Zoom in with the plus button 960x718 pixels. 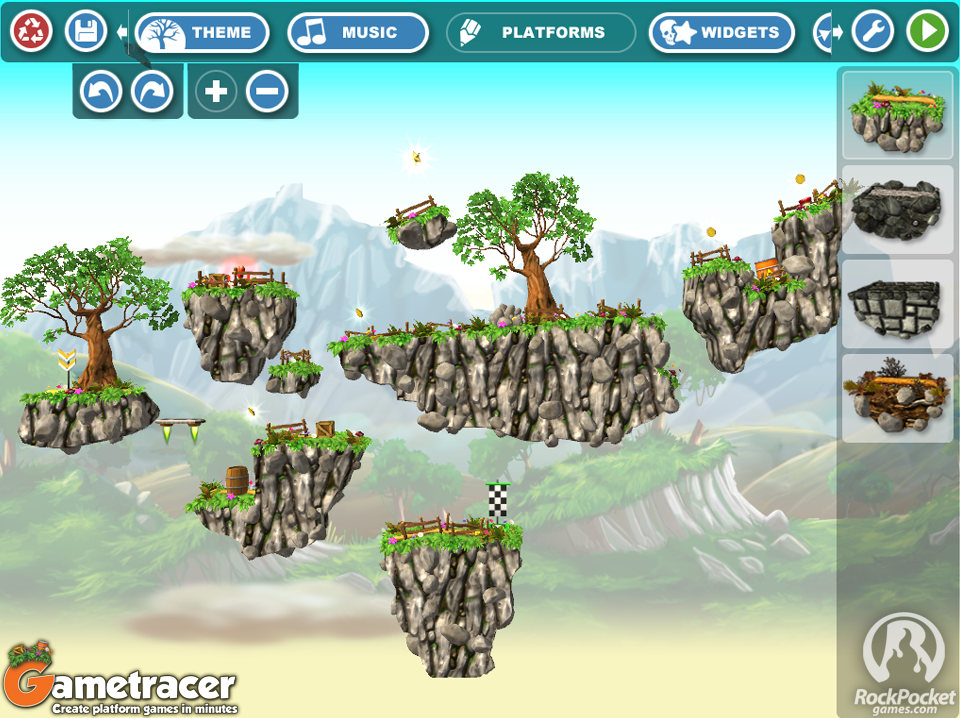(216, 92)
